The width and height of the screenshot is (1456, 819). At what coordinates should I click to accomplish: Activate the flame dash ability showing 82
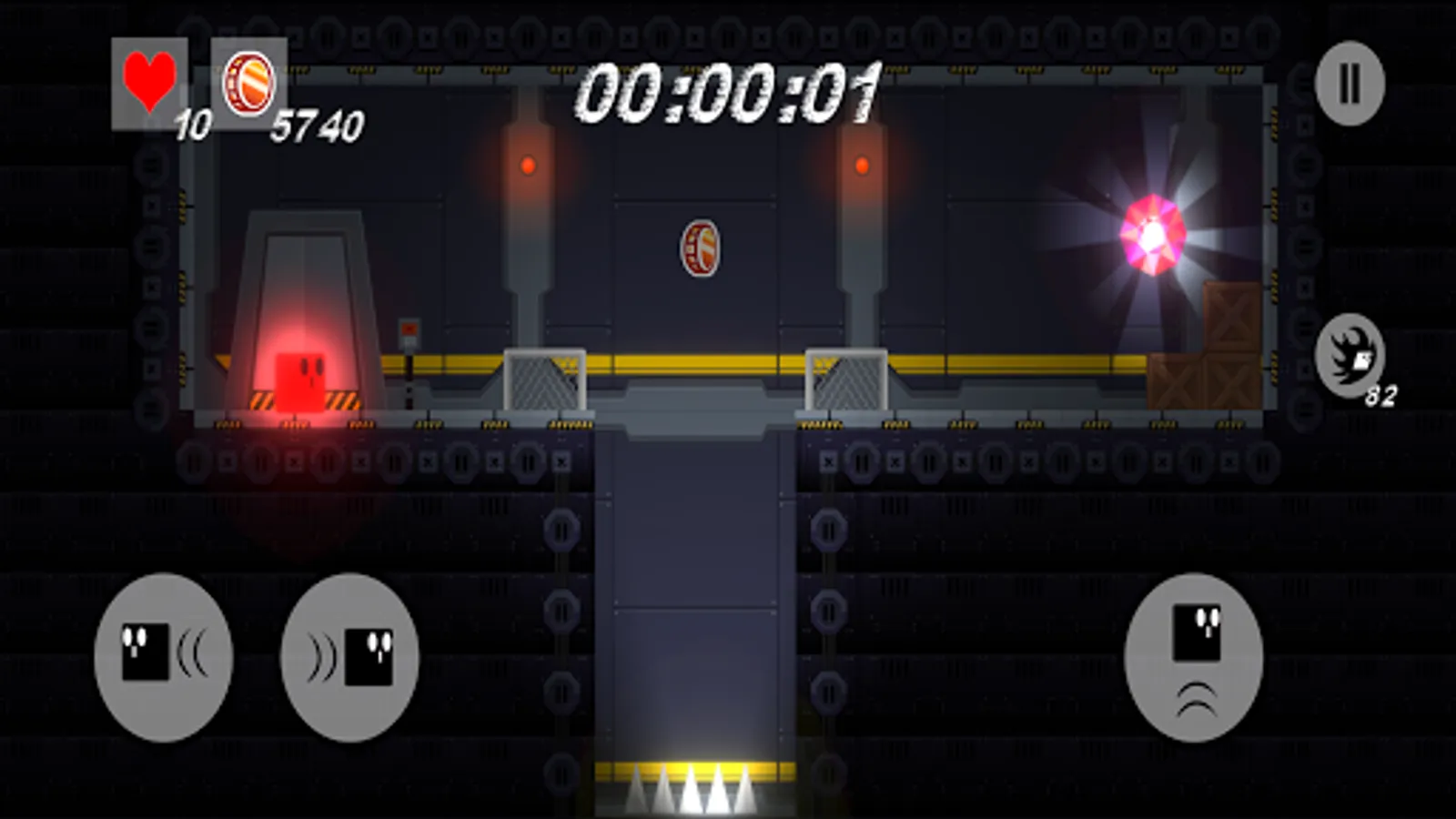(1350, 358)
